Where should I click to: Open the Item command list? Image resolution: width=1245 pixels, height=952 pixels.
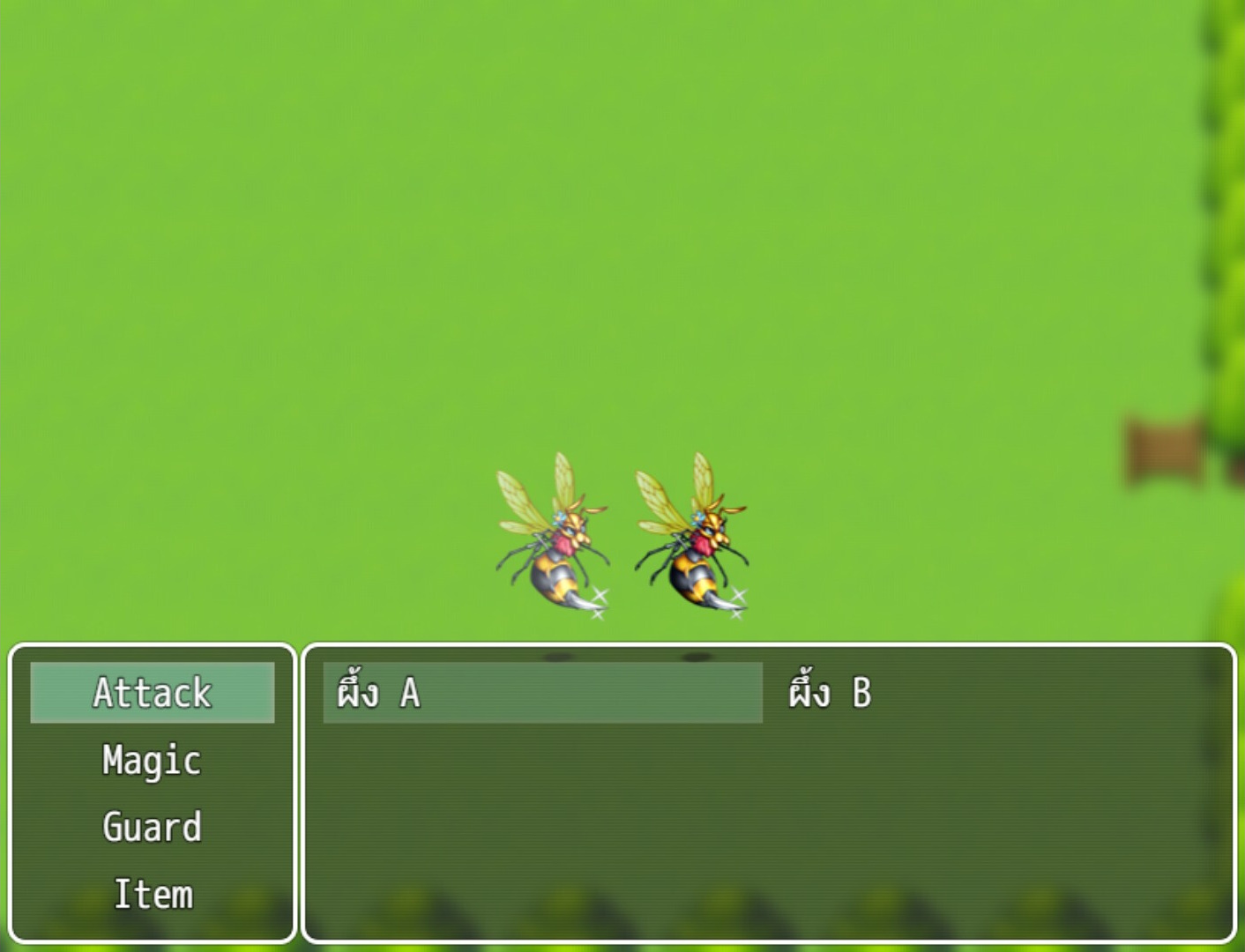153,894
